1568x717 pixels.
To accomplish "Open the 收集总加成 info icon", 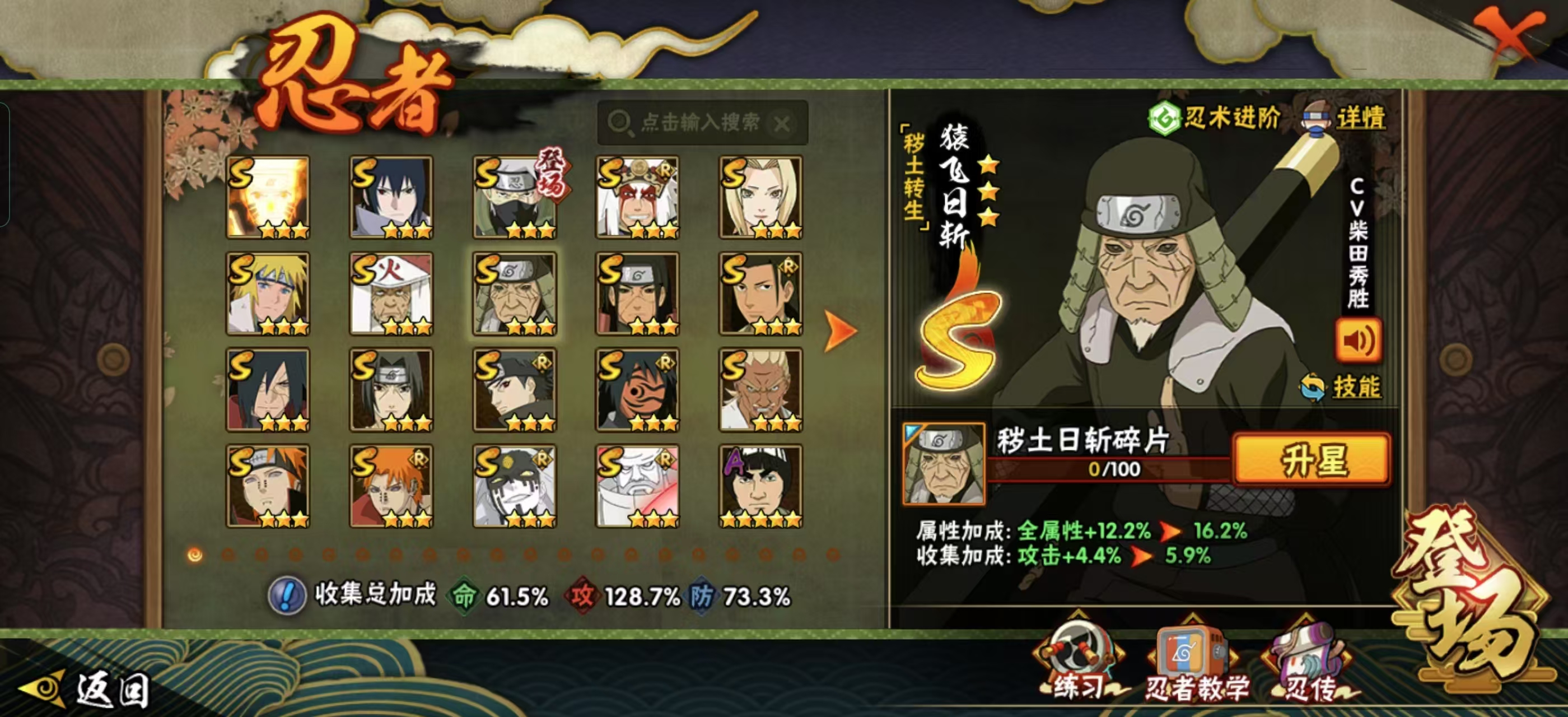I will [287, 595].
